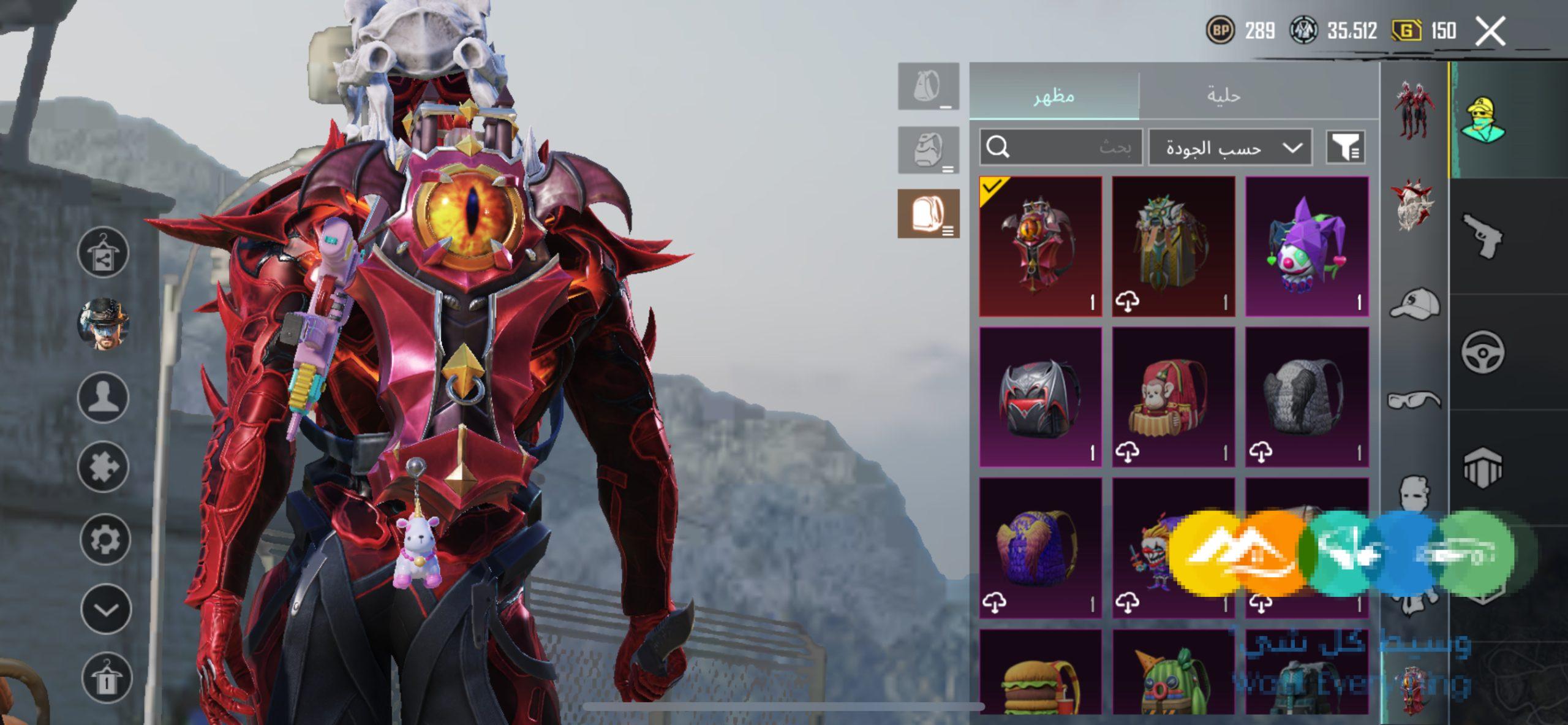The height and width of the screenshot is (725, 1568).
Task: Switch to the حلية tab
Action: [x=1223, y=96]
